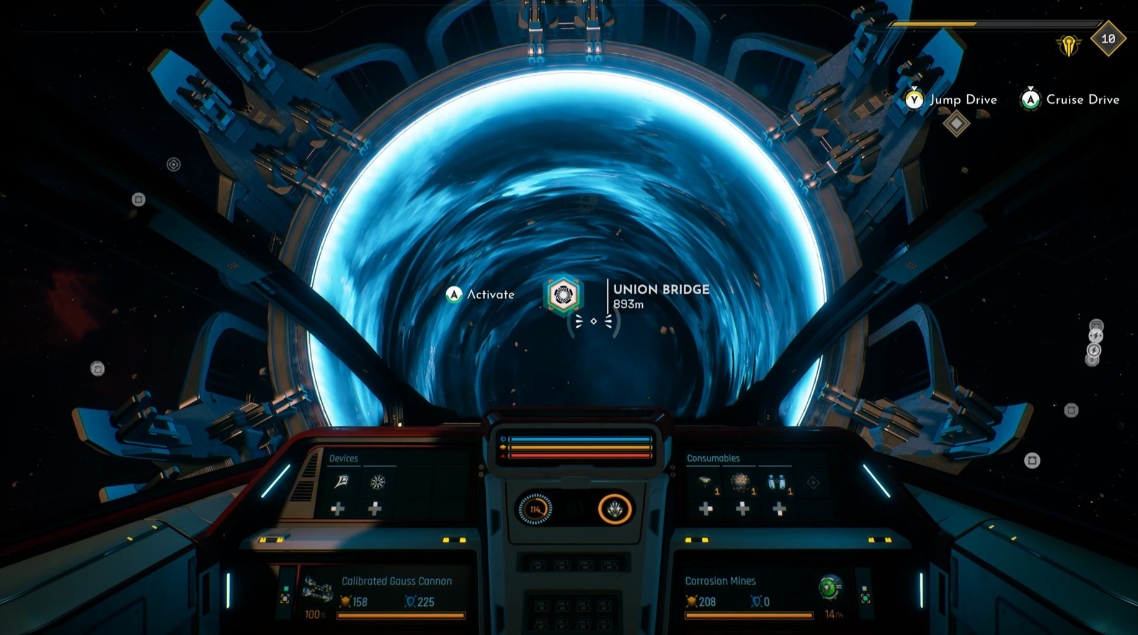Click the gold winged emblem beside the level badge
Viewport: 1138px width, 635px height.
1069,44
